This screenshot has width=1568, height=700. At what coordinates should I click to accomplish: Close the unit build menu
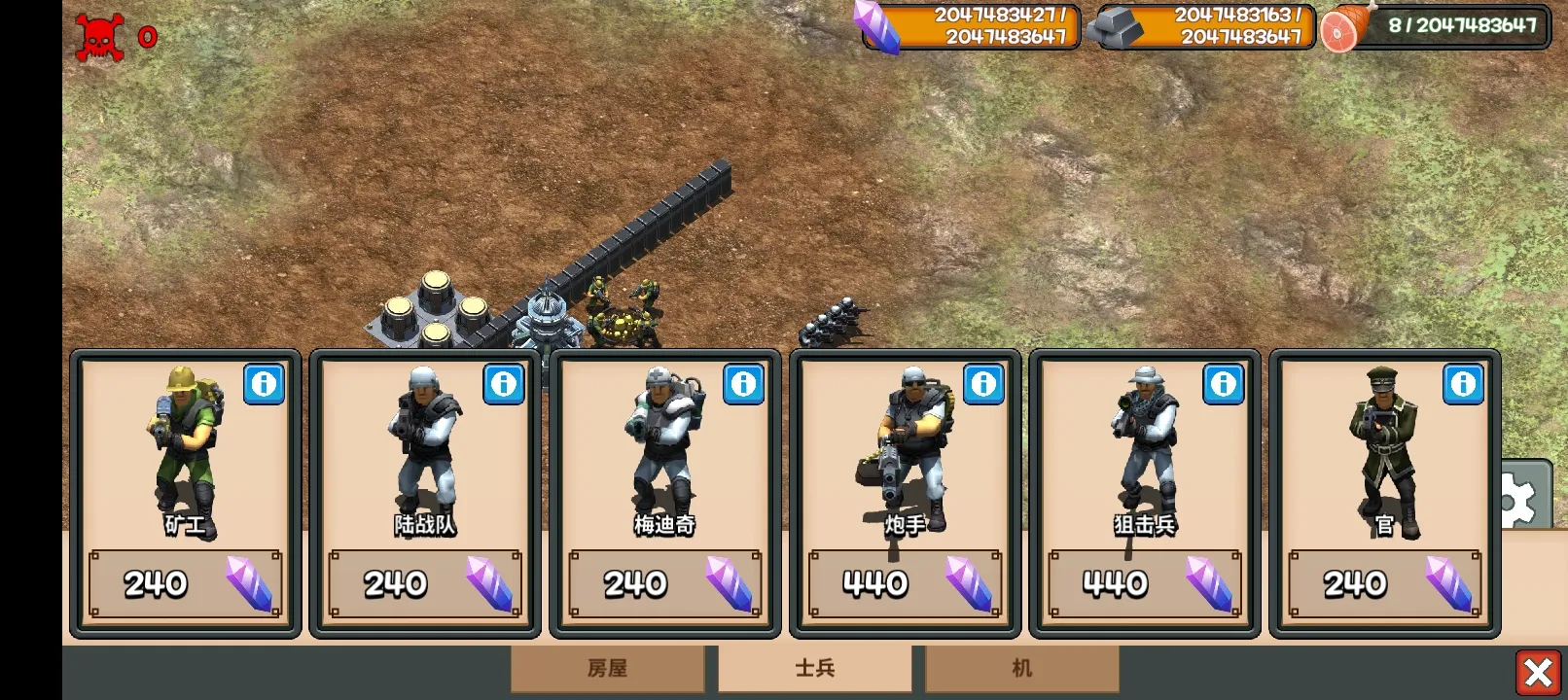[x=1538, y=672]
